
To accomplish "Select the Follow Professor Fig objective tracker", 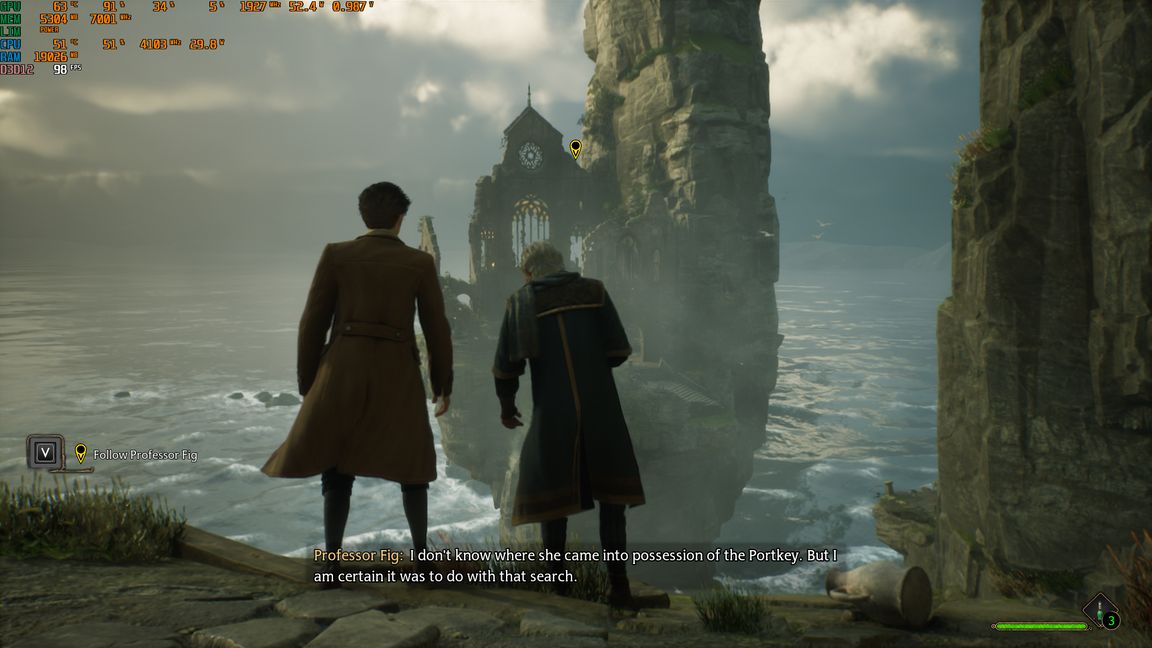I will [144, 455].
